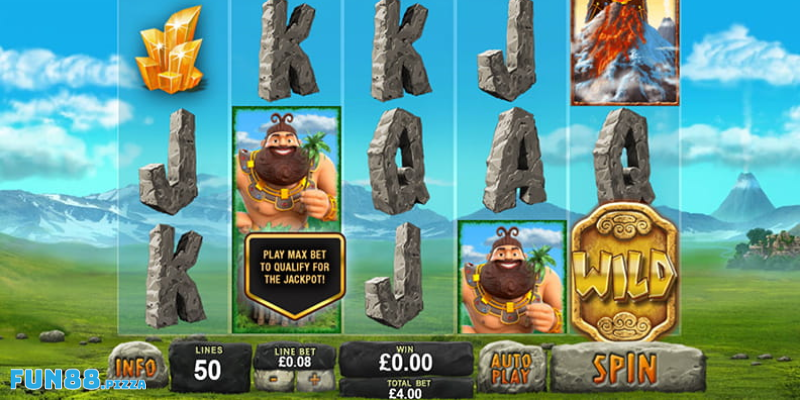Click the Lines 50 stone panel
The image size is (800, 400).
(x=209, y=366)
